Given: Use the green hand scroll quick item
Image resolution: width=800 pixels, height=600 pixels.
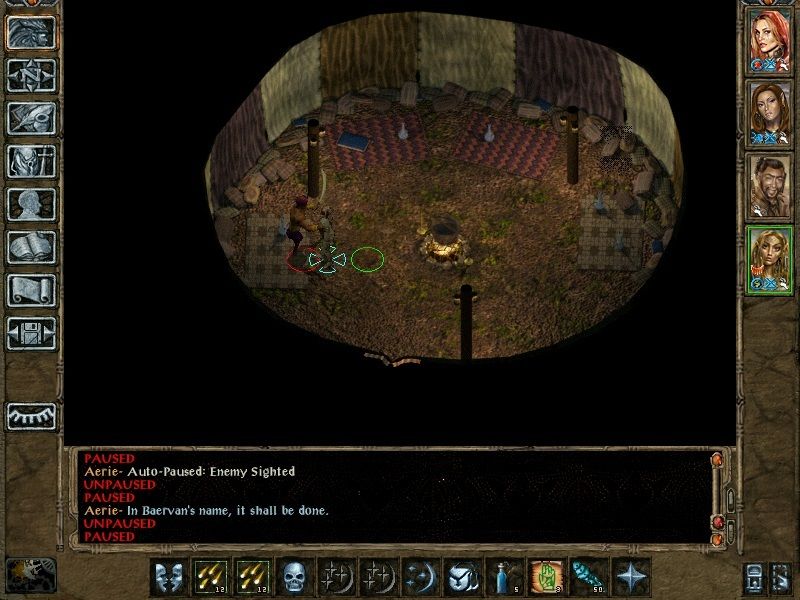Looking at the screenshot, I should point(543,577).
